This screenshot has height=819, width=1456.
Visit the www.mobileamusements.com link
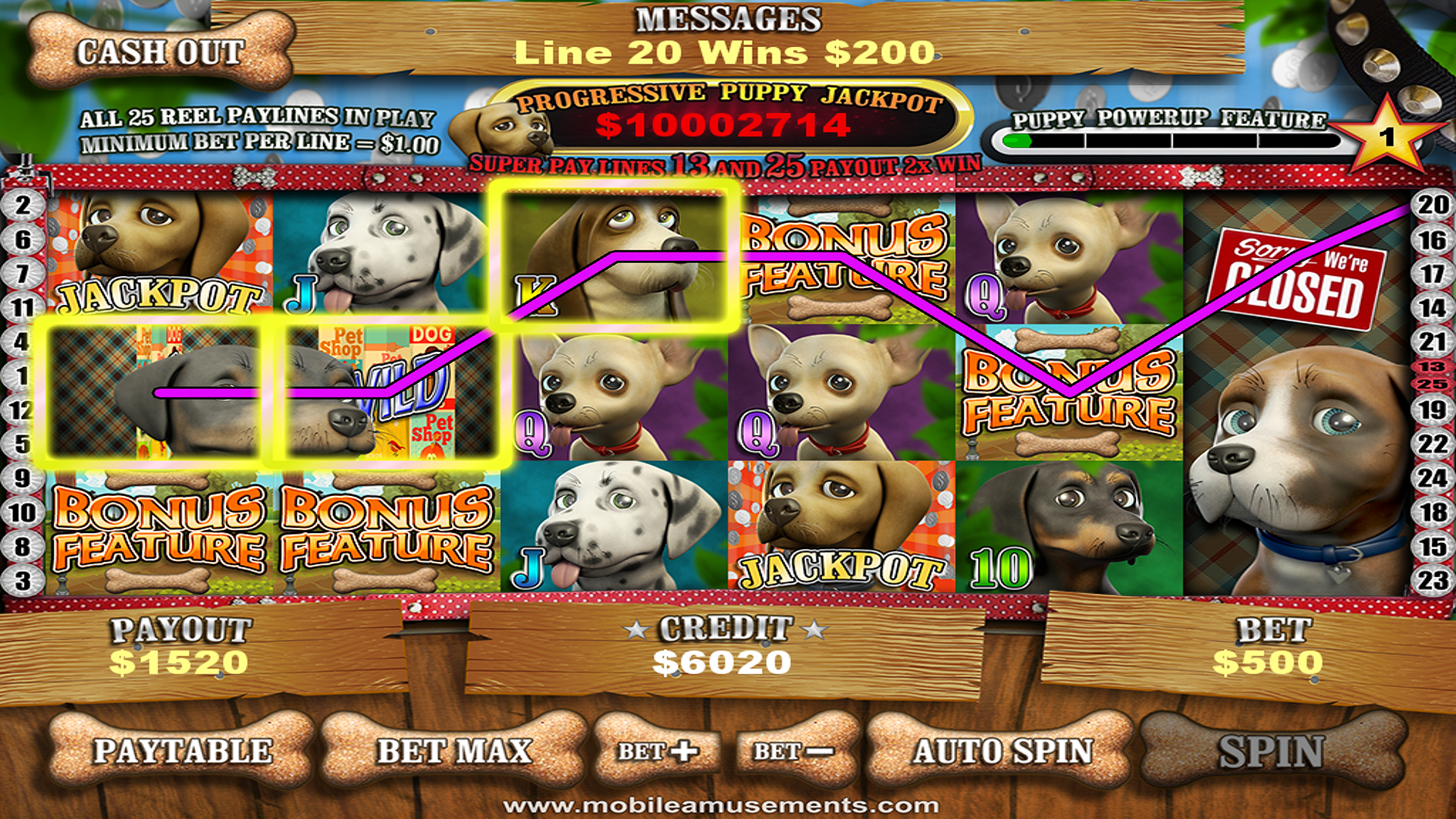(x=728, y=808)
